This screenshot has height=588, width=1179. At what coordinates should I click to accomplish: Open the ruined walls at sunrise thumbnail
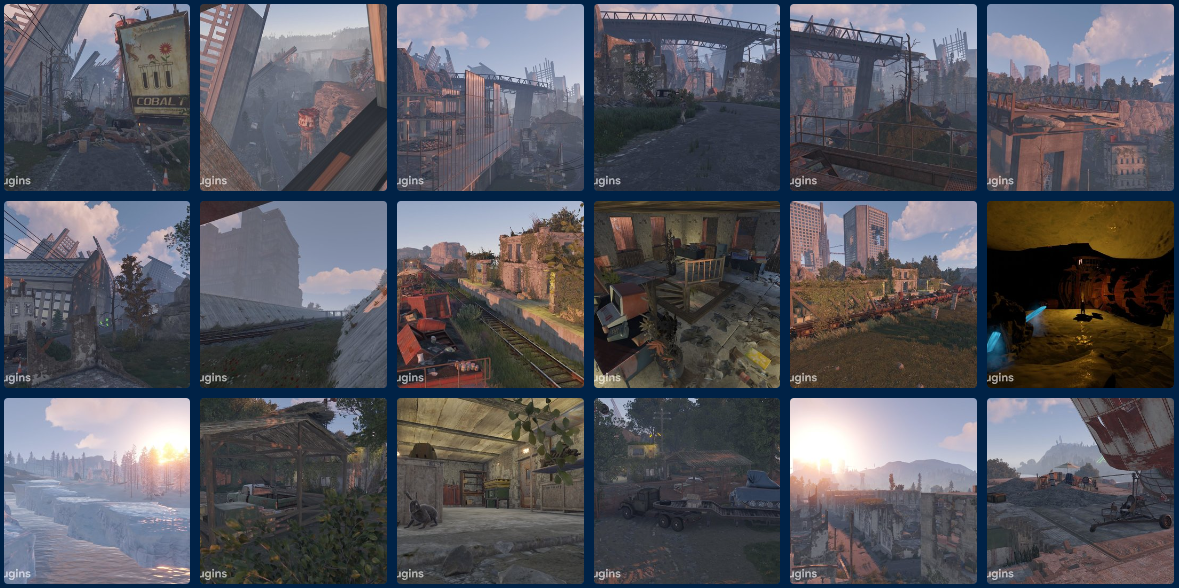[x=883, y=491]
